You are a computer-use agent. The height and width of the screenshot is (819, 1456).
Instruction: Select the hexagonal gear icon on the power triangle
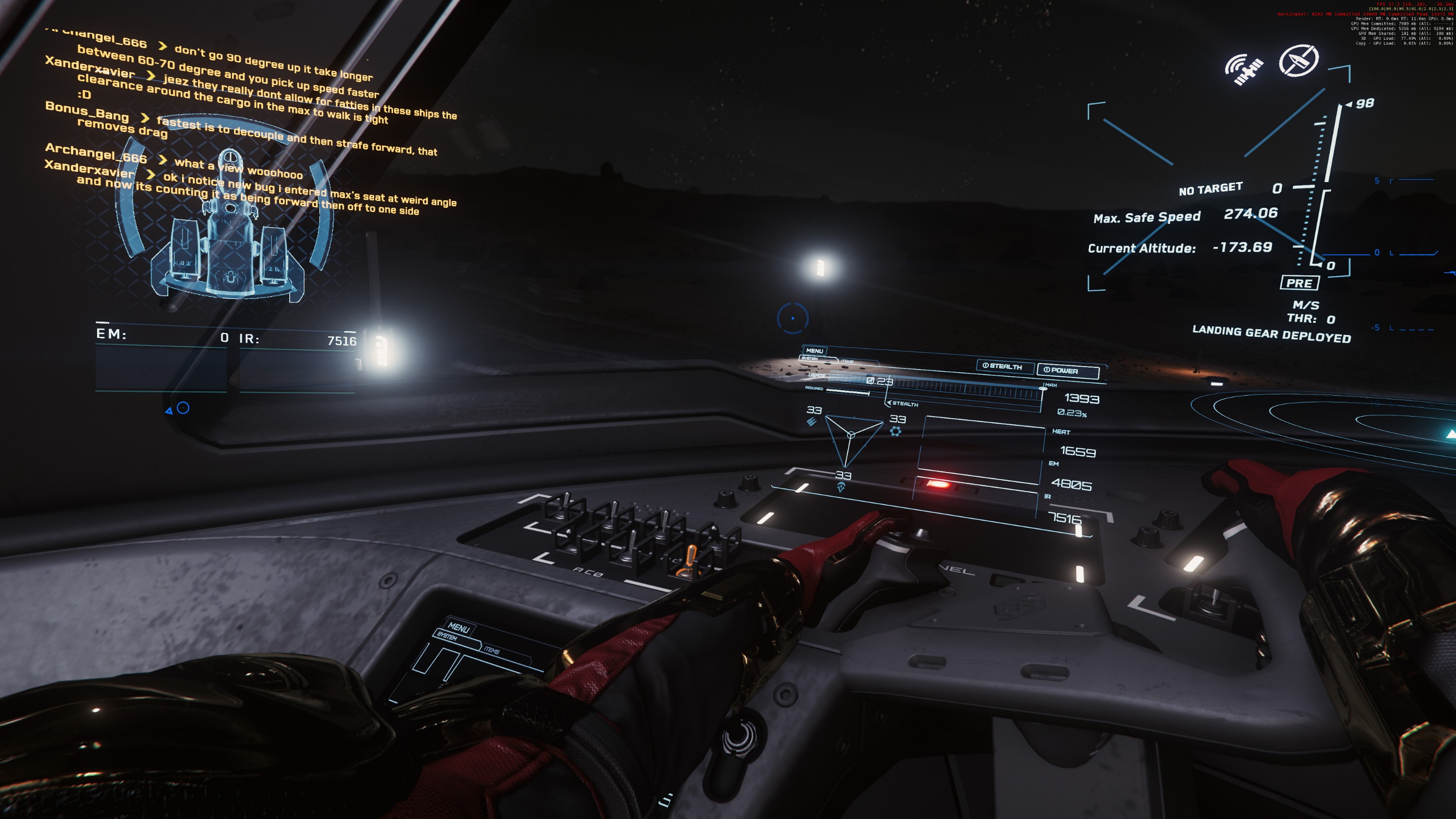pos(895,432)
